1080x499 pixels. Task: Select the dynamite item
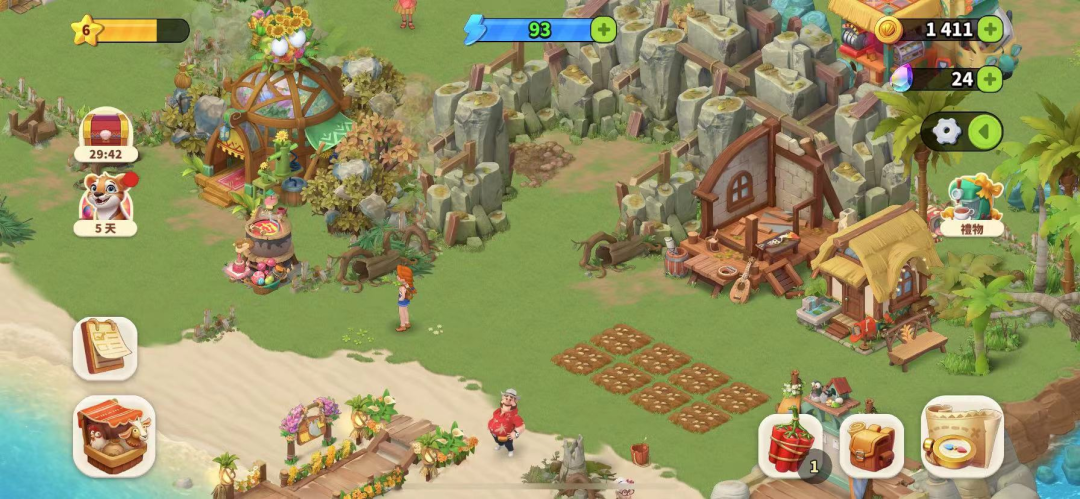(790, 446)
